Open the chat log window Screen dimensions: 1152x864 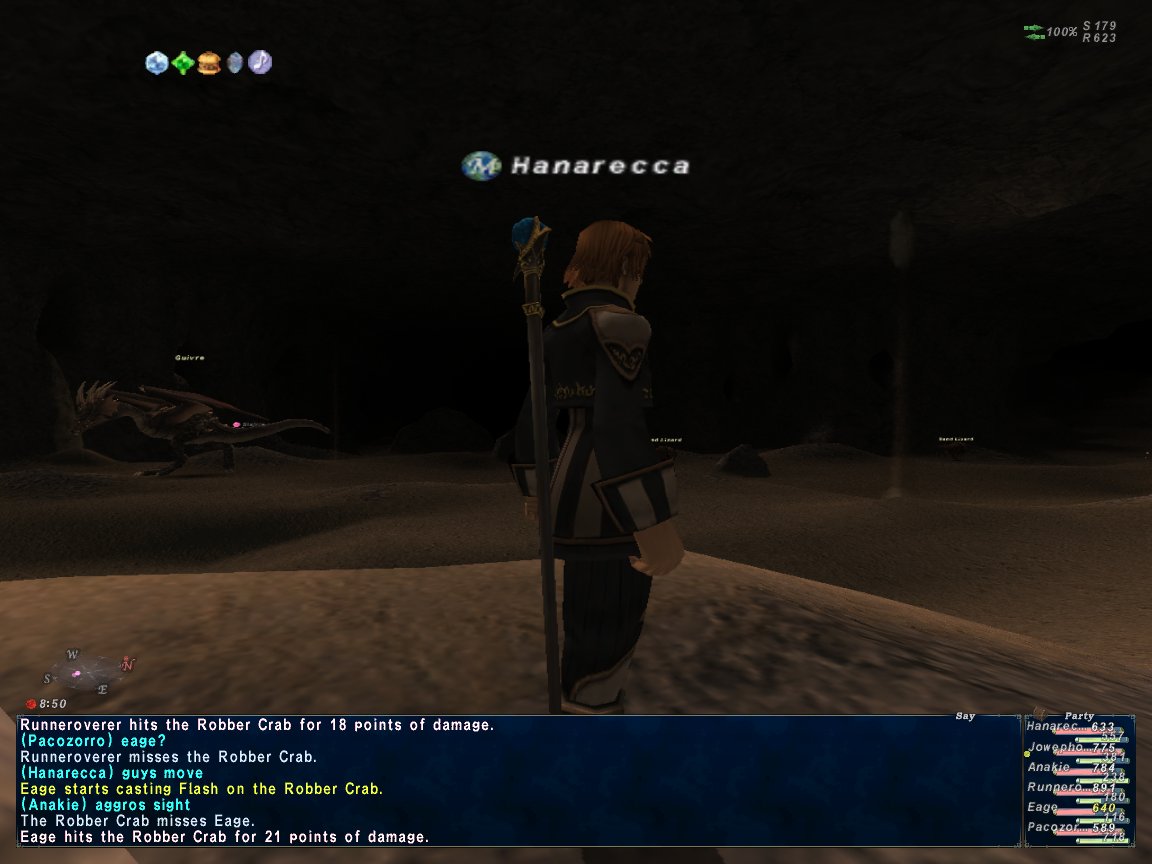point(518,780)
